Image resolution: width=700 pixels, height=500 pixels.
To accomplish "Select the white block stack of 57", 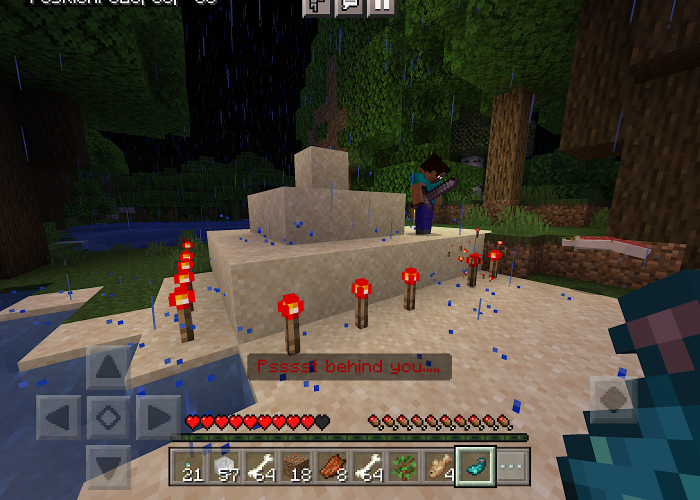I will point(227,466).
